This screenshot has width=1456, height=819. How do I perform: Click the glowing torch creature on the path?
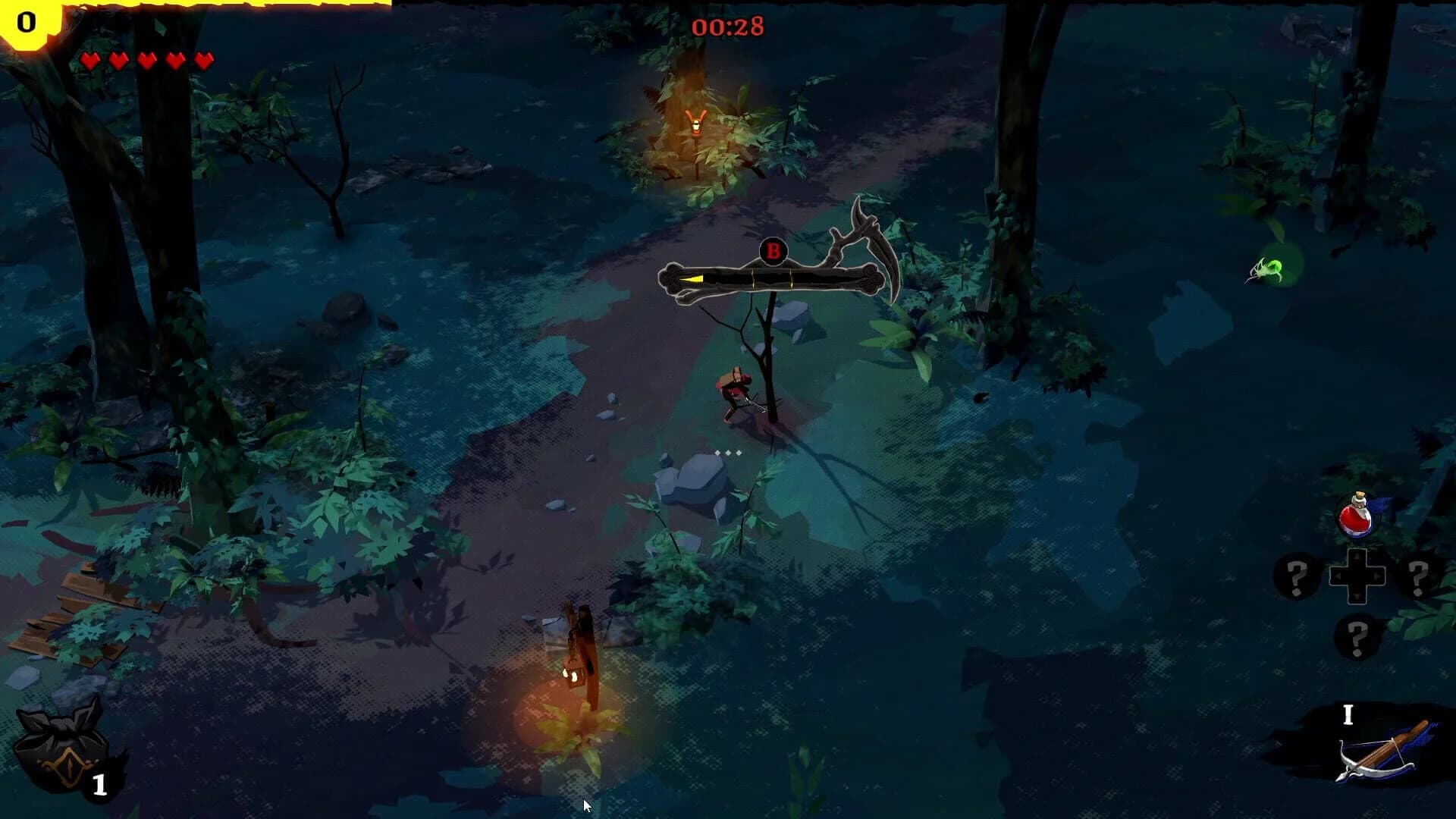pyautogui.click(x=697, y=124)
